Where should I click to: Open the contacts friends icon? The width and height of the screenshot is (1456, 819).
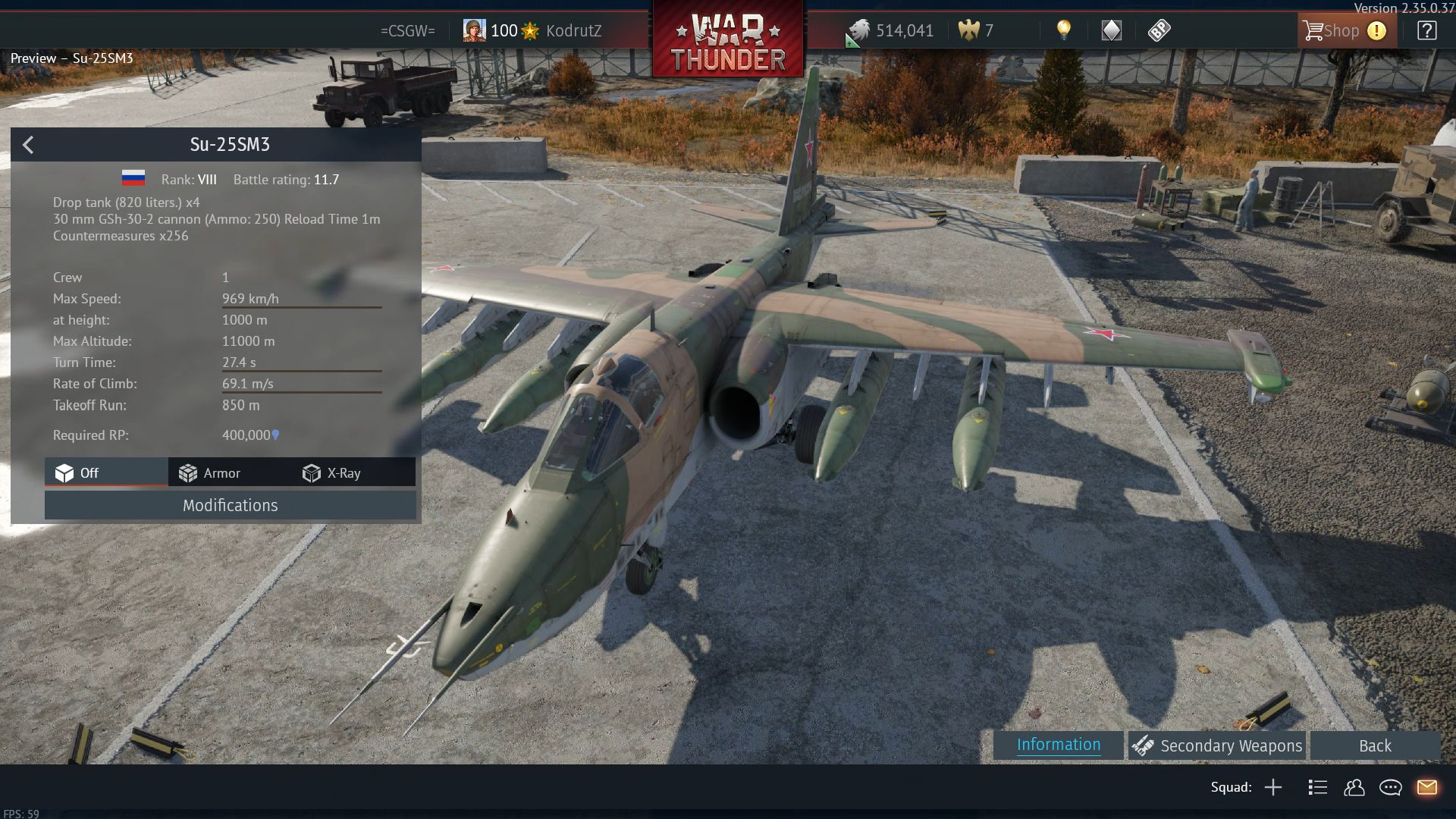[1354, 788]
